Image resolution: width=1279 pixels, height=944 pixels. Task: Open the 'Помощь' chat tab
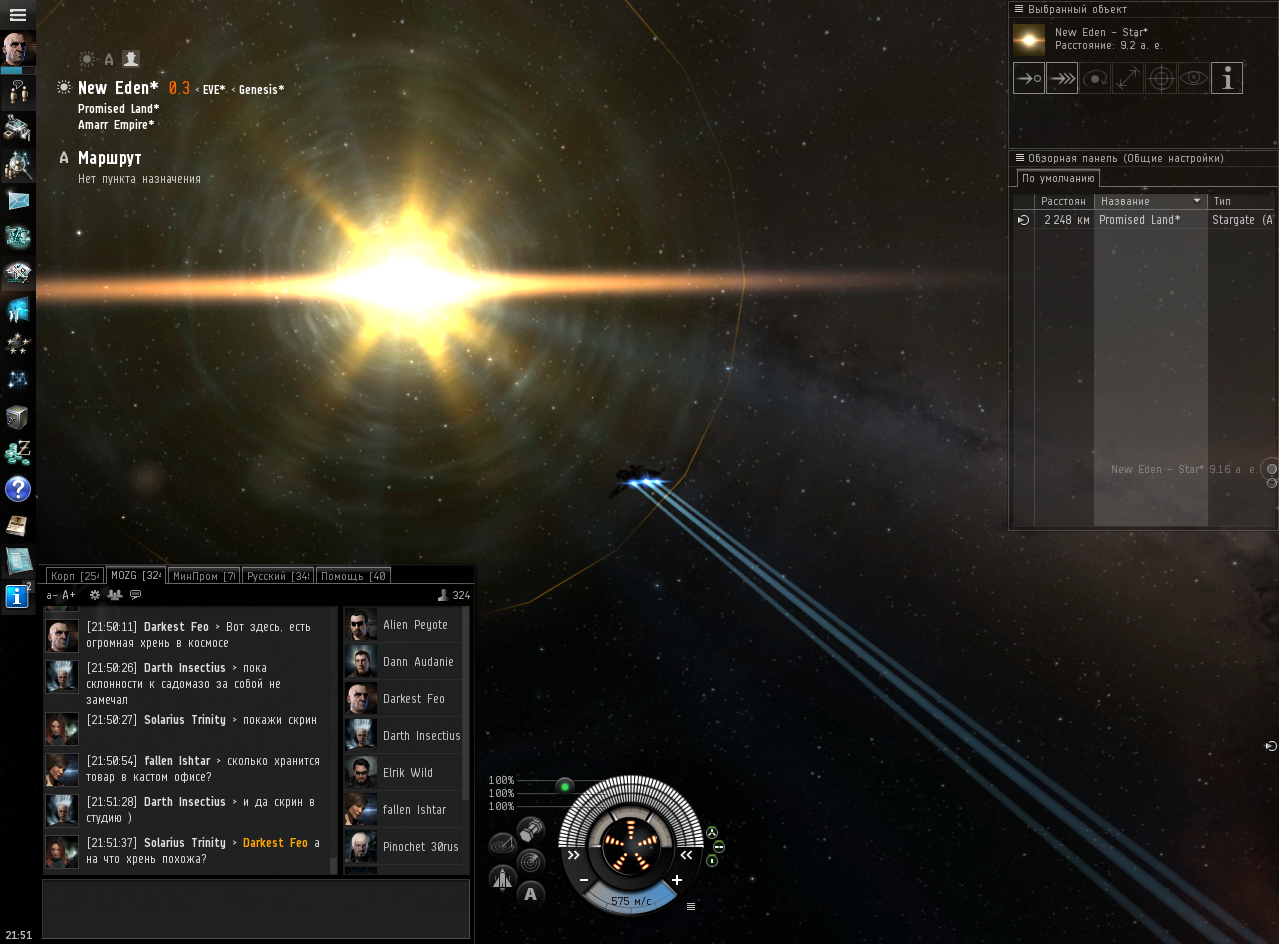point(353,576)
